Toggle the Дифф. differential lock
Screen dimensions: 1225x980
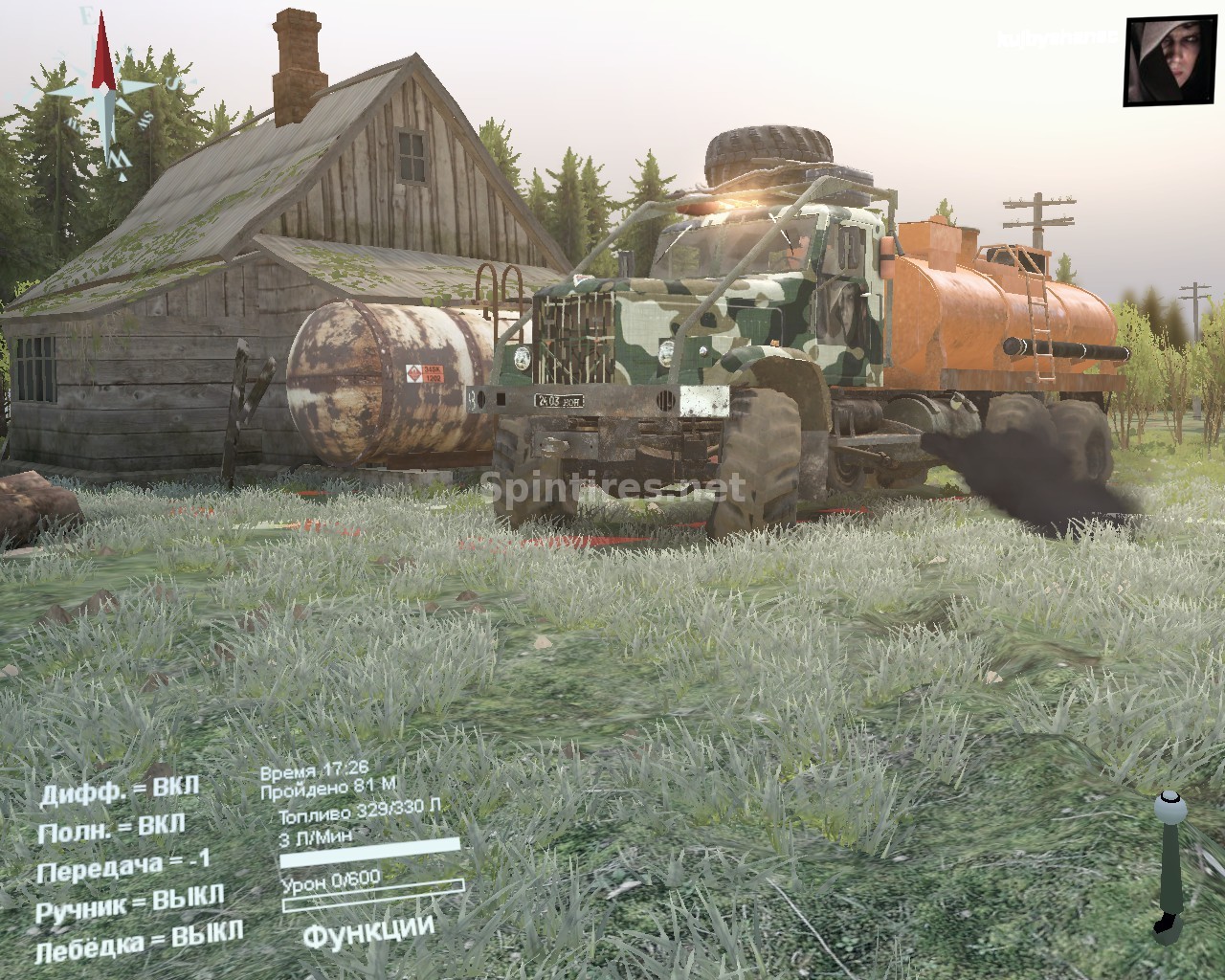119,790
